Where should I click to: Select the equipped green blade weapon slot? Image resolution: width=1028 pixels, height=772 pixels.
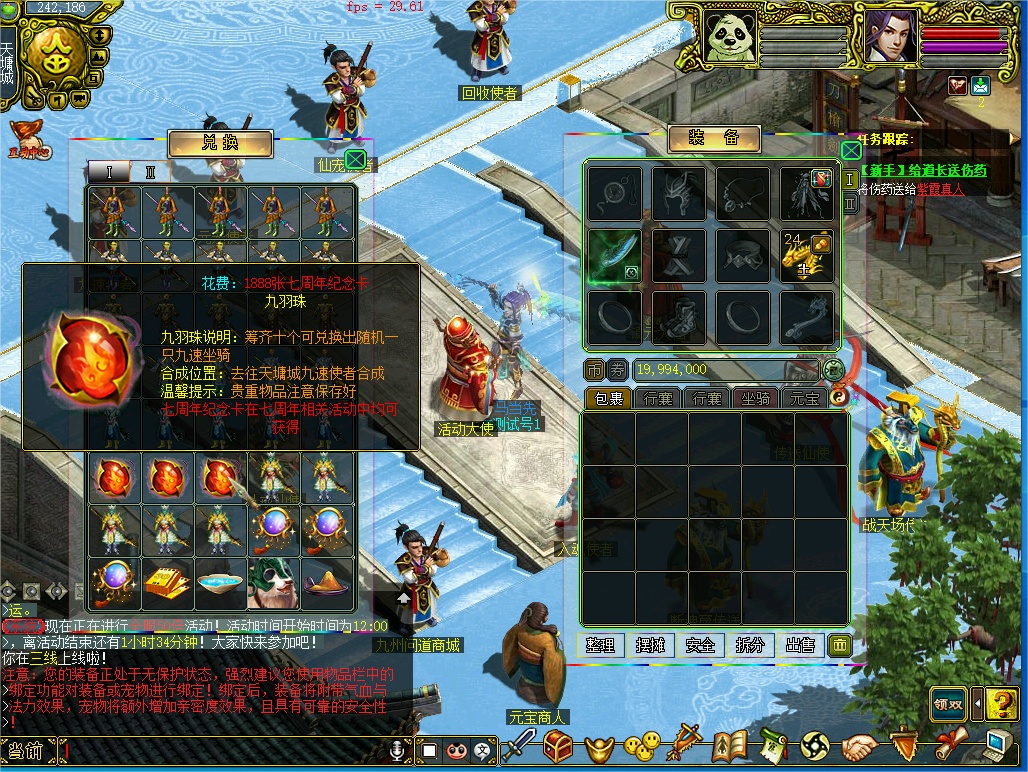click(614, 255)
